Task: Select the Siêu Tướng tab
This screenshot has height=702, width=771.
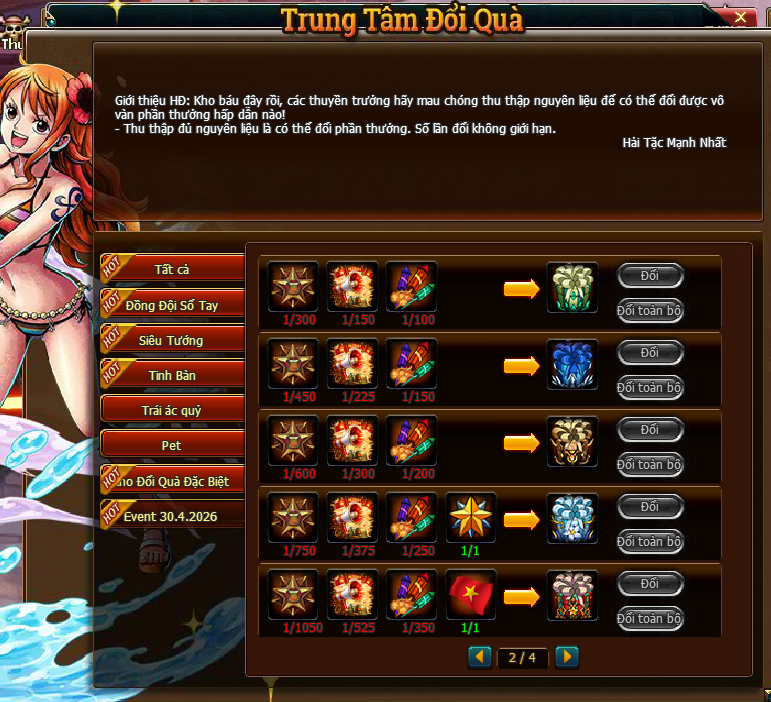Action: (172, 340)
